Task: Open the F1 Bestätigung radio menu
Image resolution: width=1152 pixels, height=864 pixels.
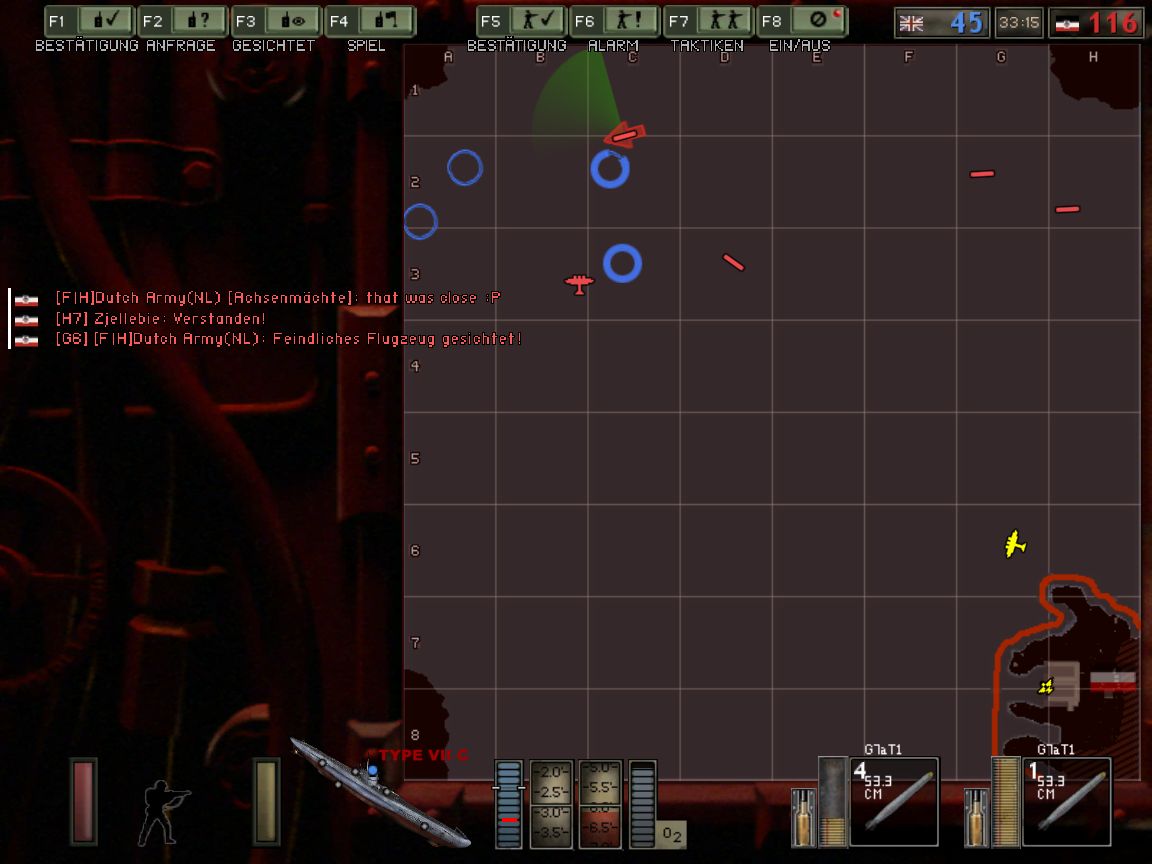Action: (90, 21)
